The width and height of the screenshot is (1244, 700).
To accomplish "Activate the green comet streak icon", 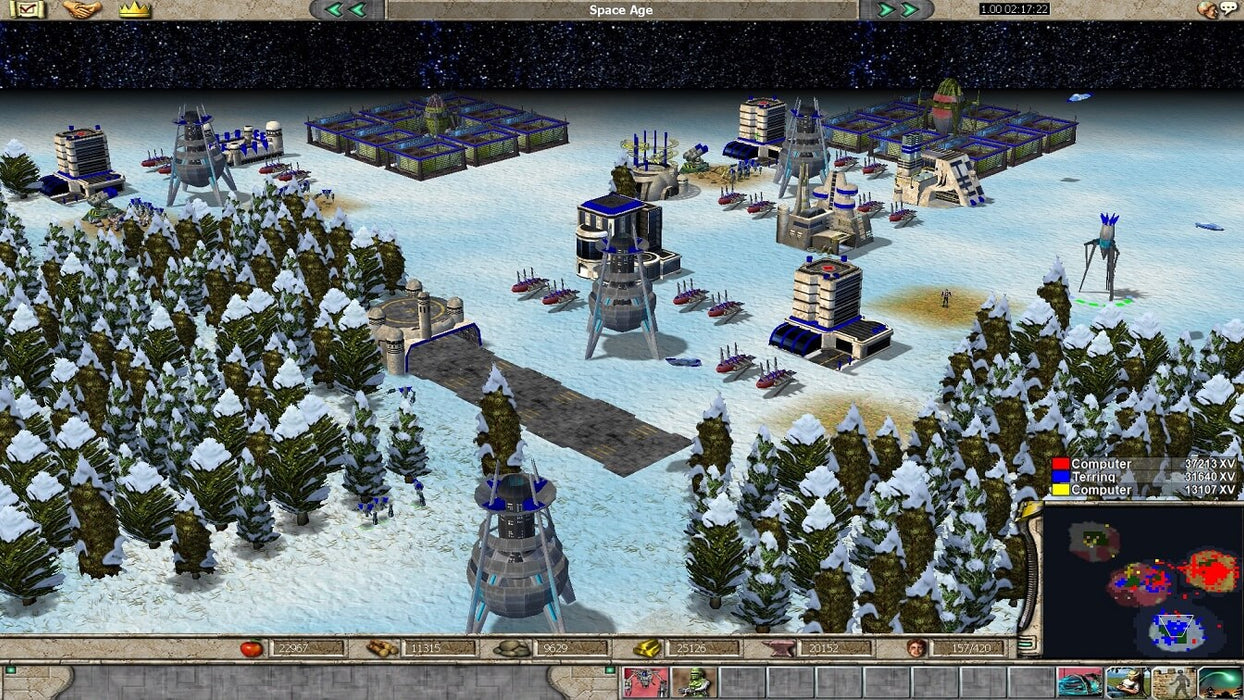I will click(x=1220, y=683).
